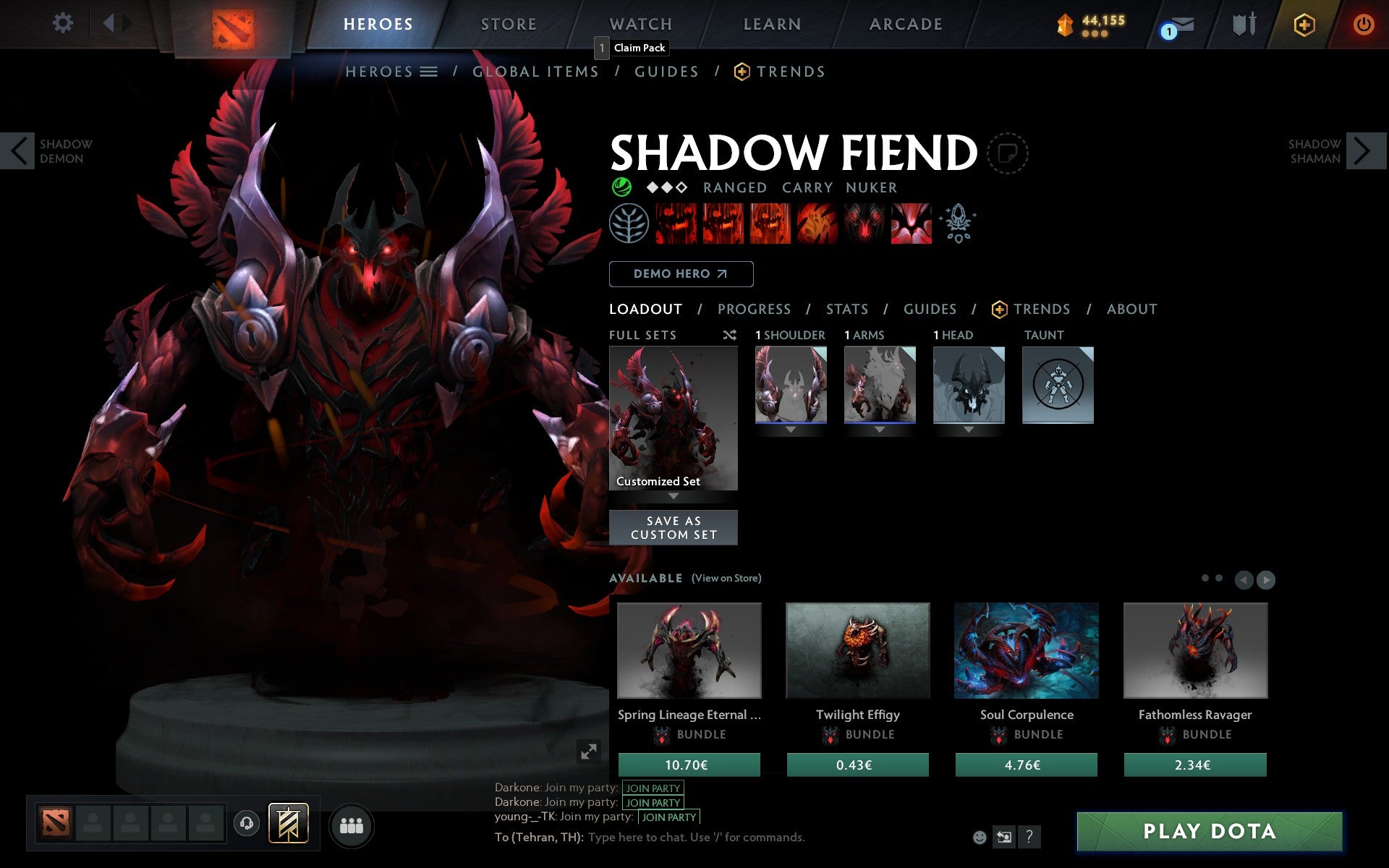The width and height of the screenshot is (1389, 868).
Task: Open the Armory via shield and sword icon
Action: 1243,24
